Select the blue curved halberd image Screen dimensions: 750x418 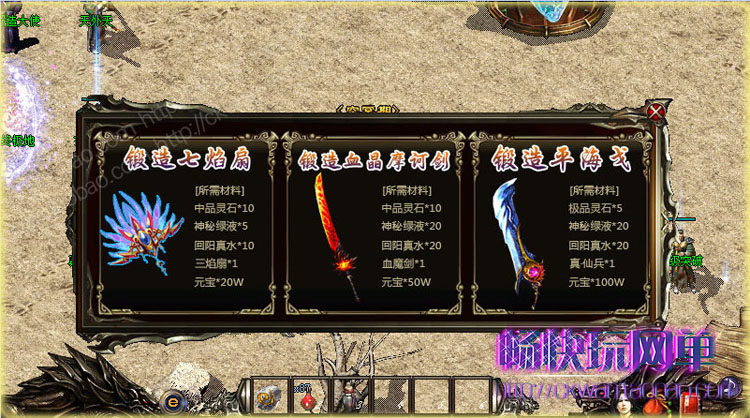(522, 240)
